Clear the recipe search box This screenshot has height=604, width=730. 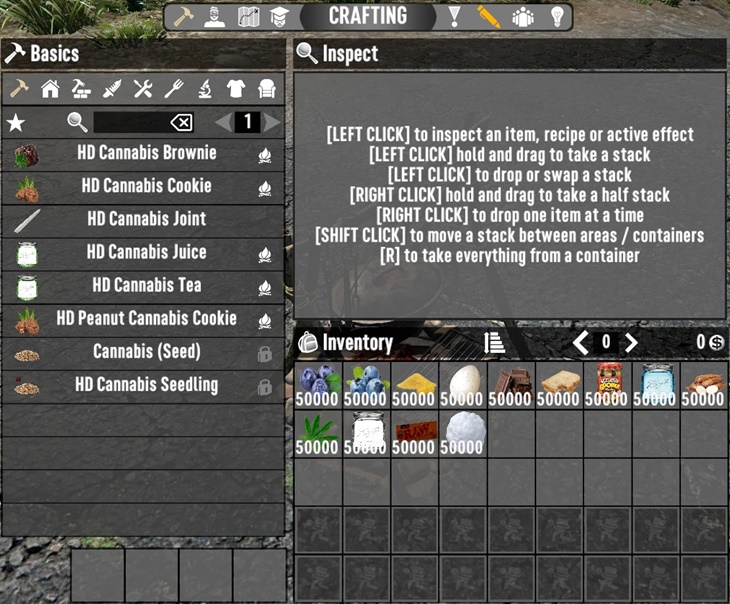(x=181, y=122)
